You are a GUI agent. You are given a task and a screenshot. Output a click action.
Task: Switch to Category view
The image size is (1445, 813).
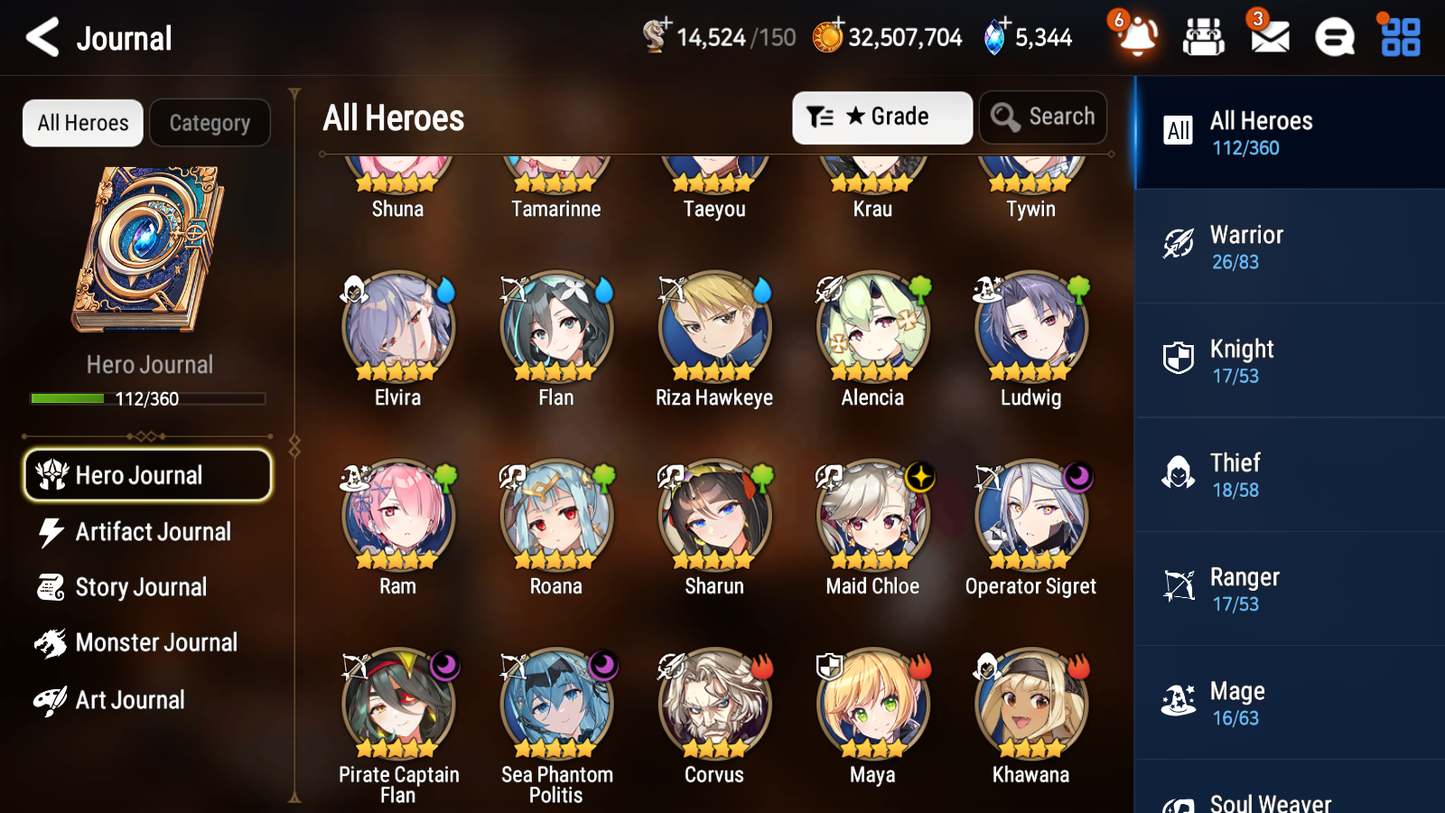coord(210,122)
